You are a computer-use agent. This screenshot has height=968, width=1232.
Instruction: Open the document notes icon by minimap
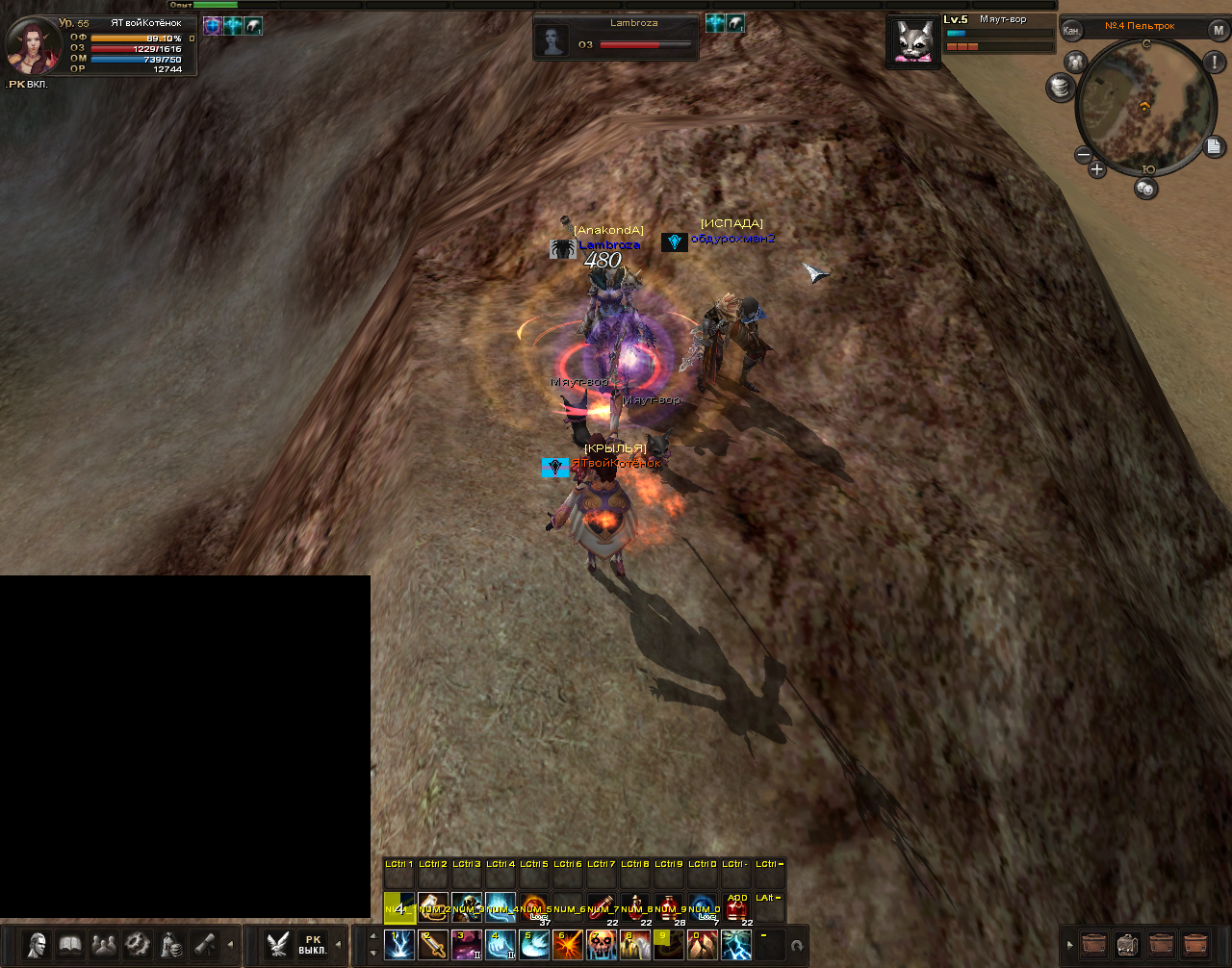tap(1214, 146)
